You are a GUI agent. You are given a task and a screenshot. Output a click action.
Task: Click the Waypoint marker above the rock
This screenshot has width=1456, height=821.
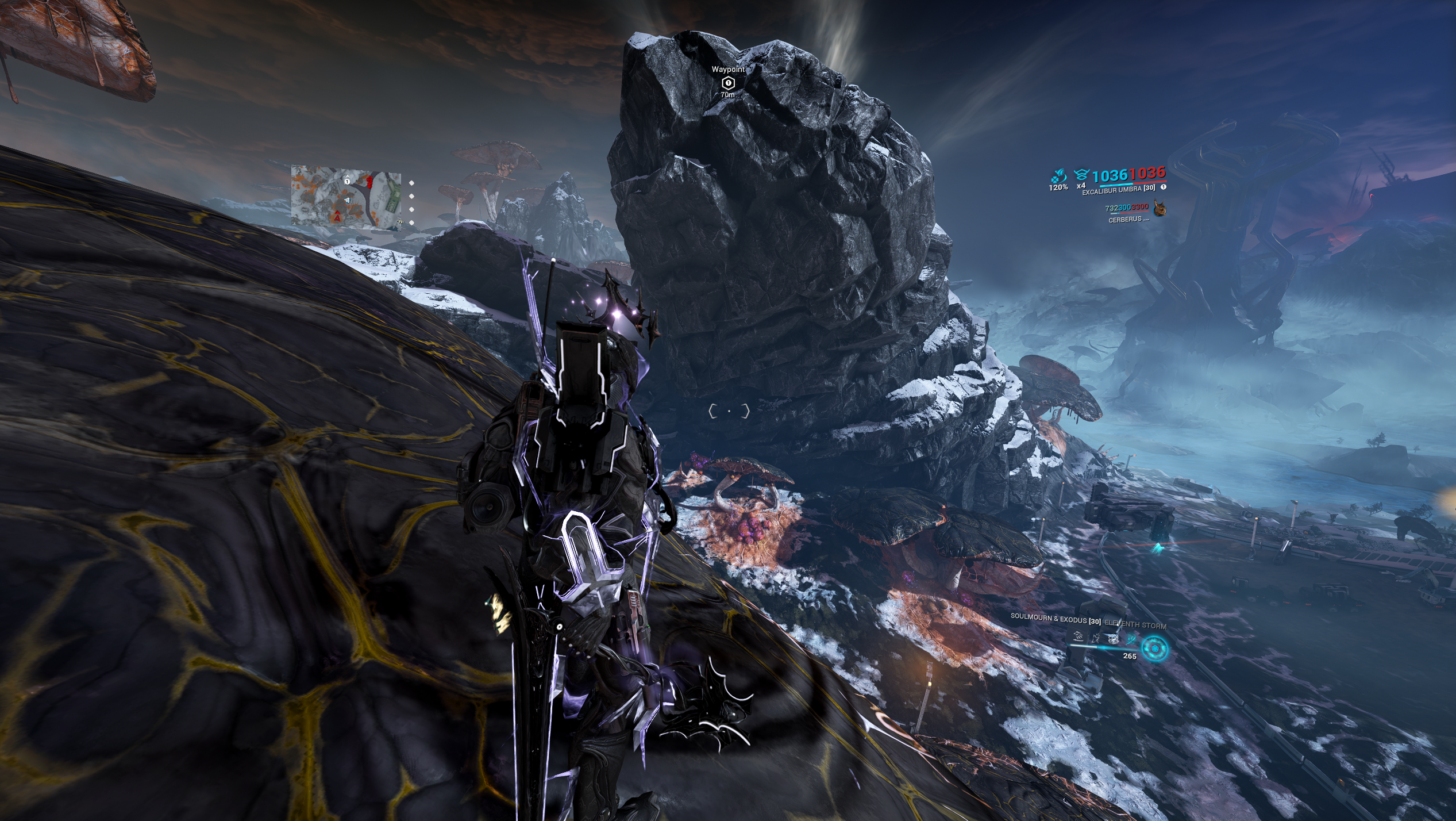728,83
